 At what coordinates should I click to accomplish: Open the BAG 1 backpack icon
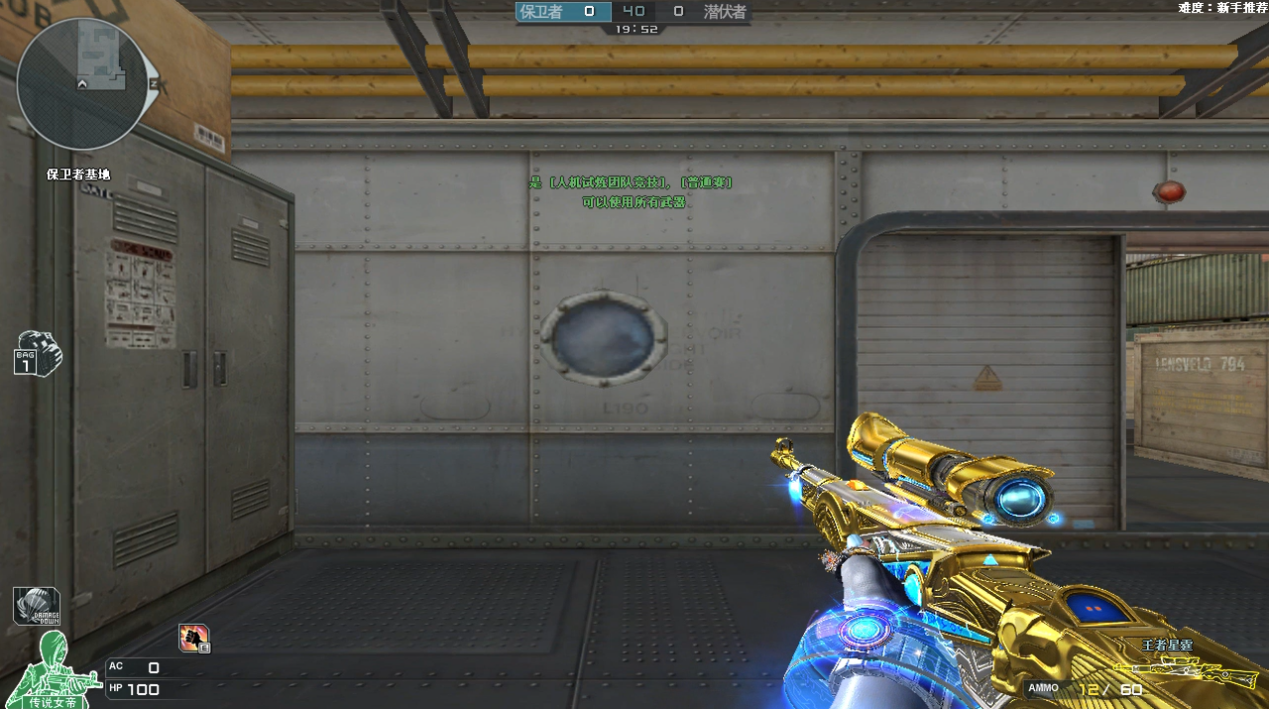click(x=38, y=353)
